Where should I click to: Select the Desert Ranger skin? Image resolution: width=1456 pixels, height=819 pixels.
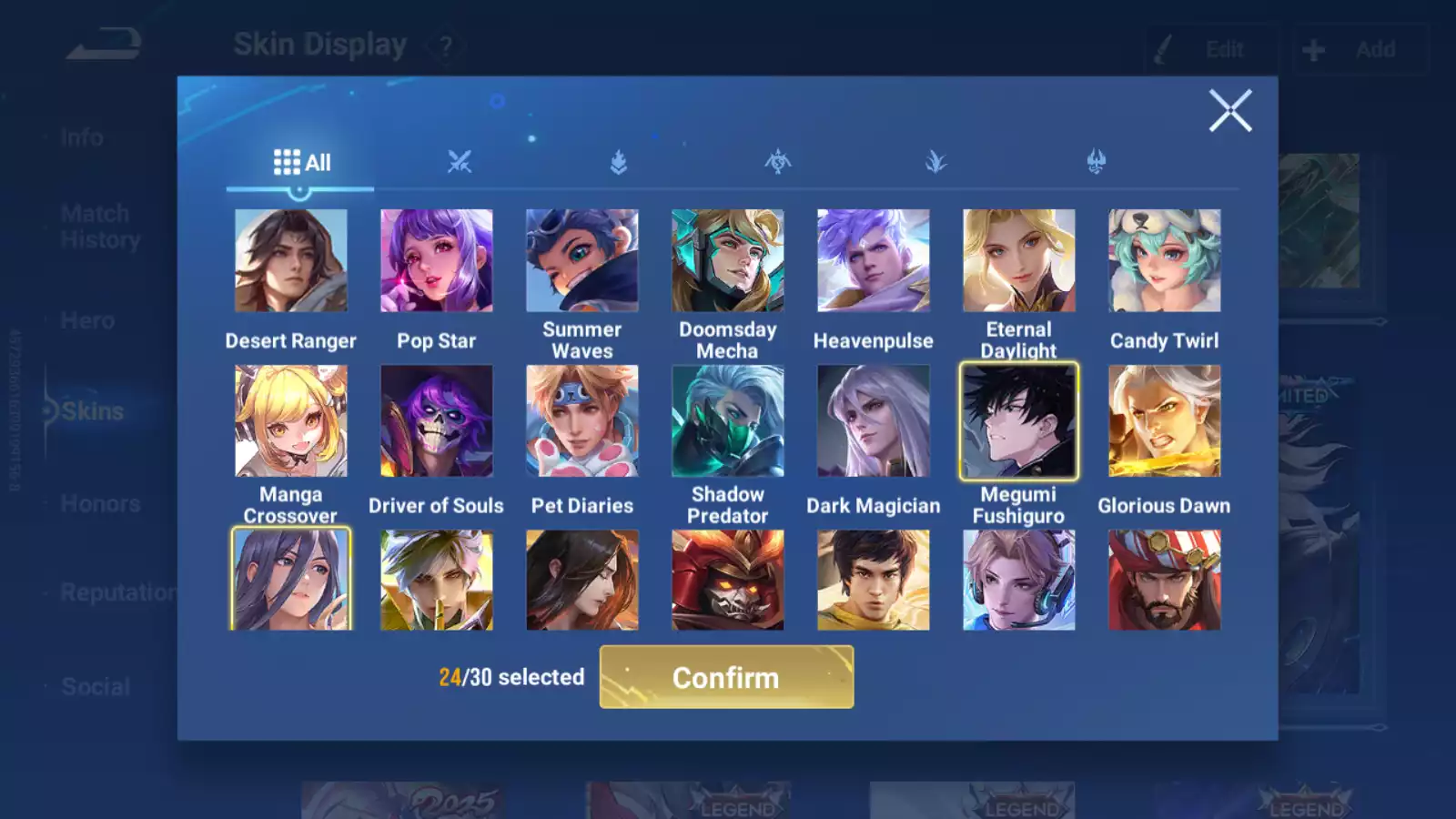[290, 261]
